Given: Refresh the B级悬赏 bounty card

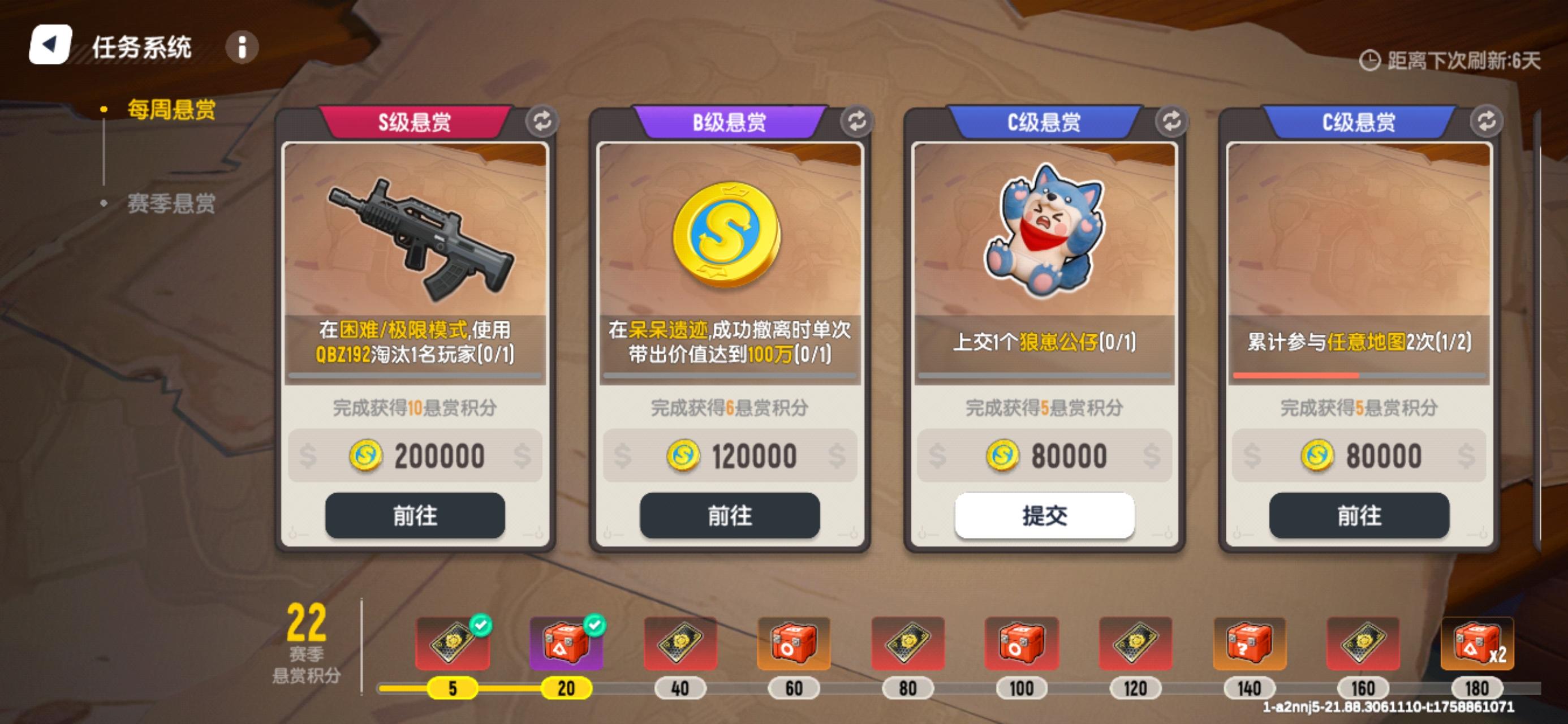Looking at the screenshot, I should point(857,121).
